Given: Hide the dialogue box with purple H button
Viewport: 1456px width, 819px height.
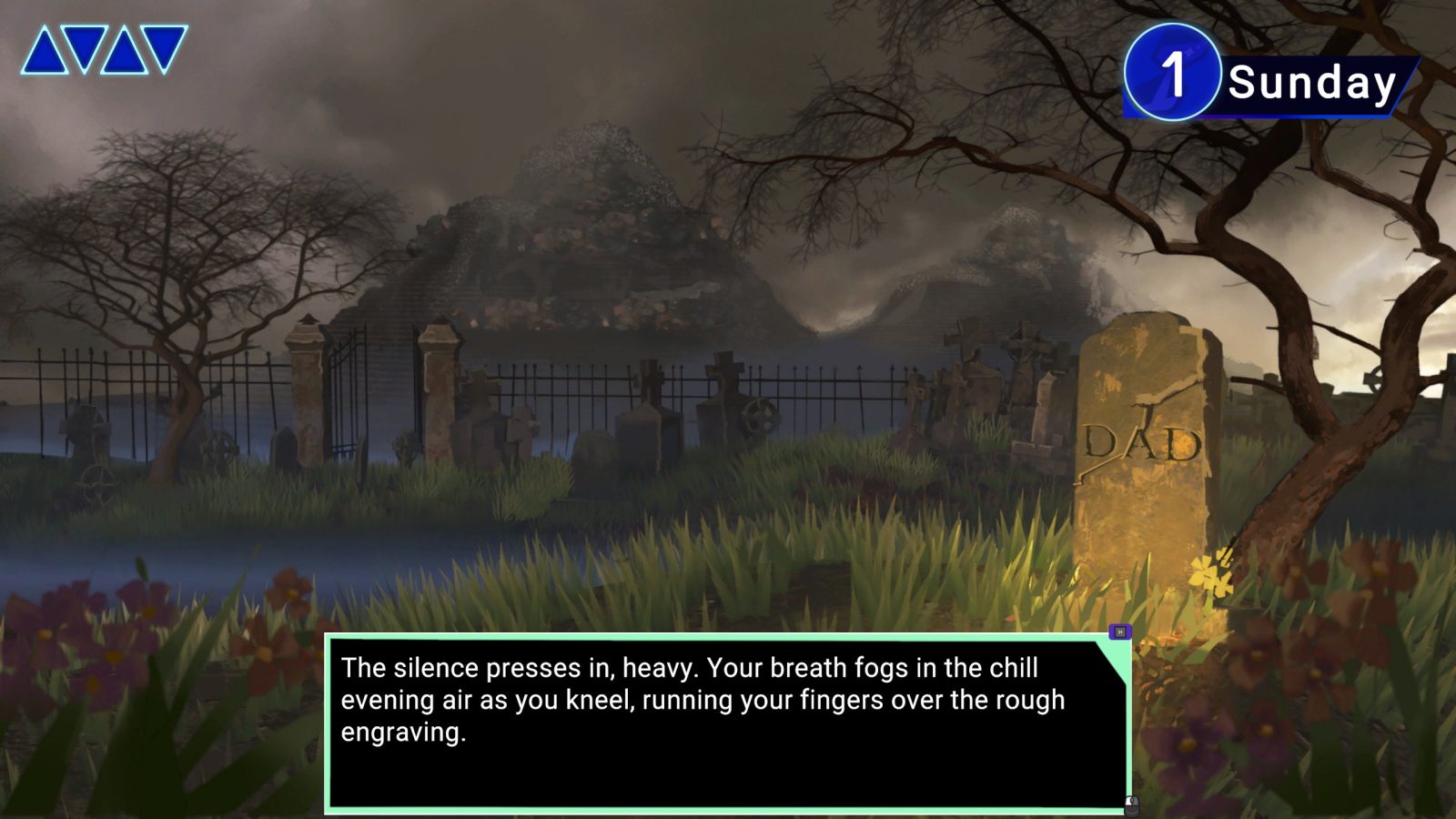Looking at the screenshot, I should coord(1120,632).
